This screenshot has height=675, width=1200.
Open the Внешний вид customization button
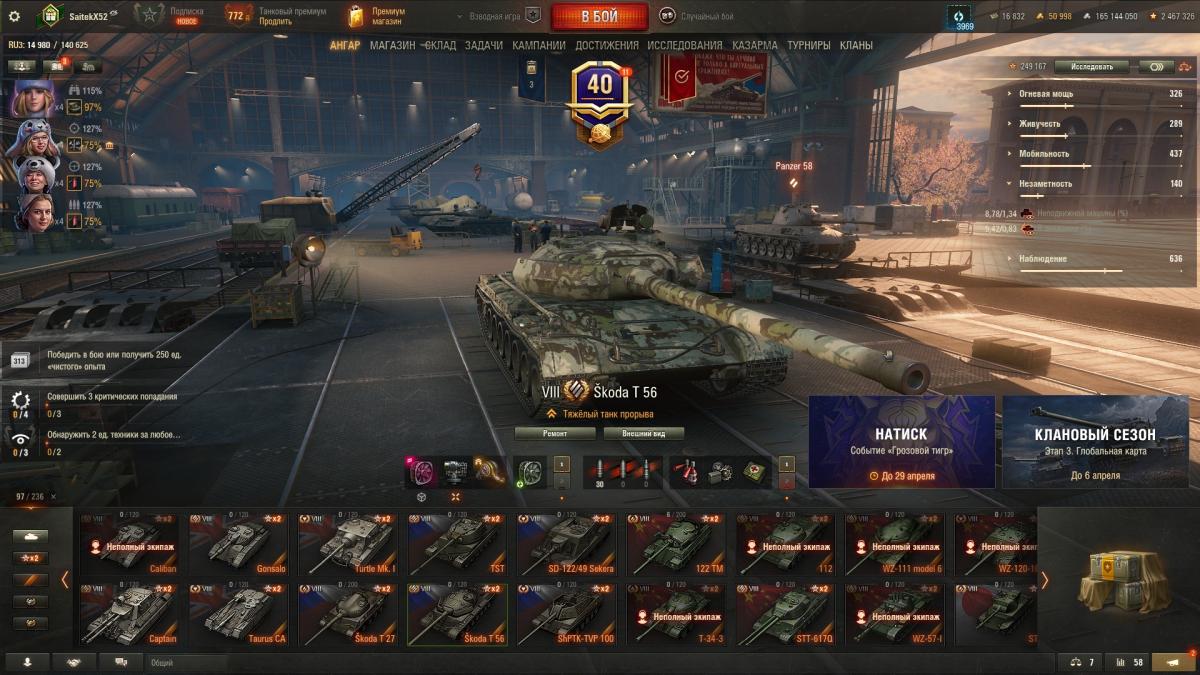pyautogui.click(x=643, y=433)
